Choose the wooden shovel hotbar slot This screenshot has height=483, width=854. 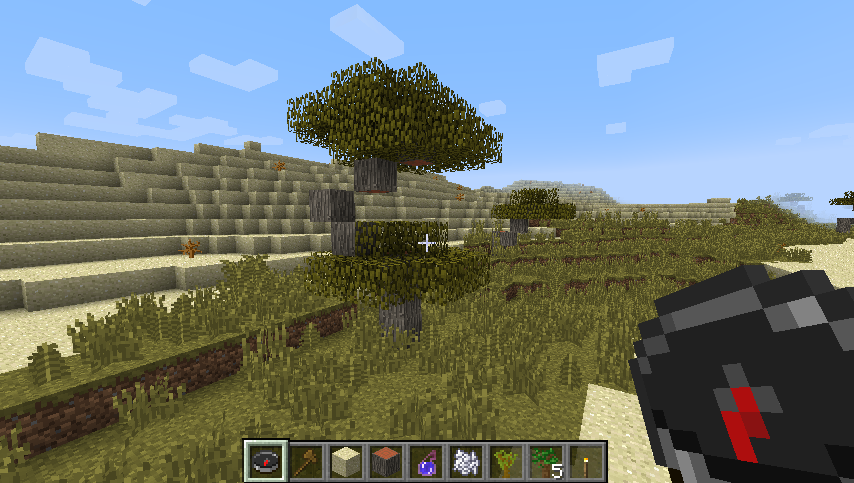pos(306,461)
